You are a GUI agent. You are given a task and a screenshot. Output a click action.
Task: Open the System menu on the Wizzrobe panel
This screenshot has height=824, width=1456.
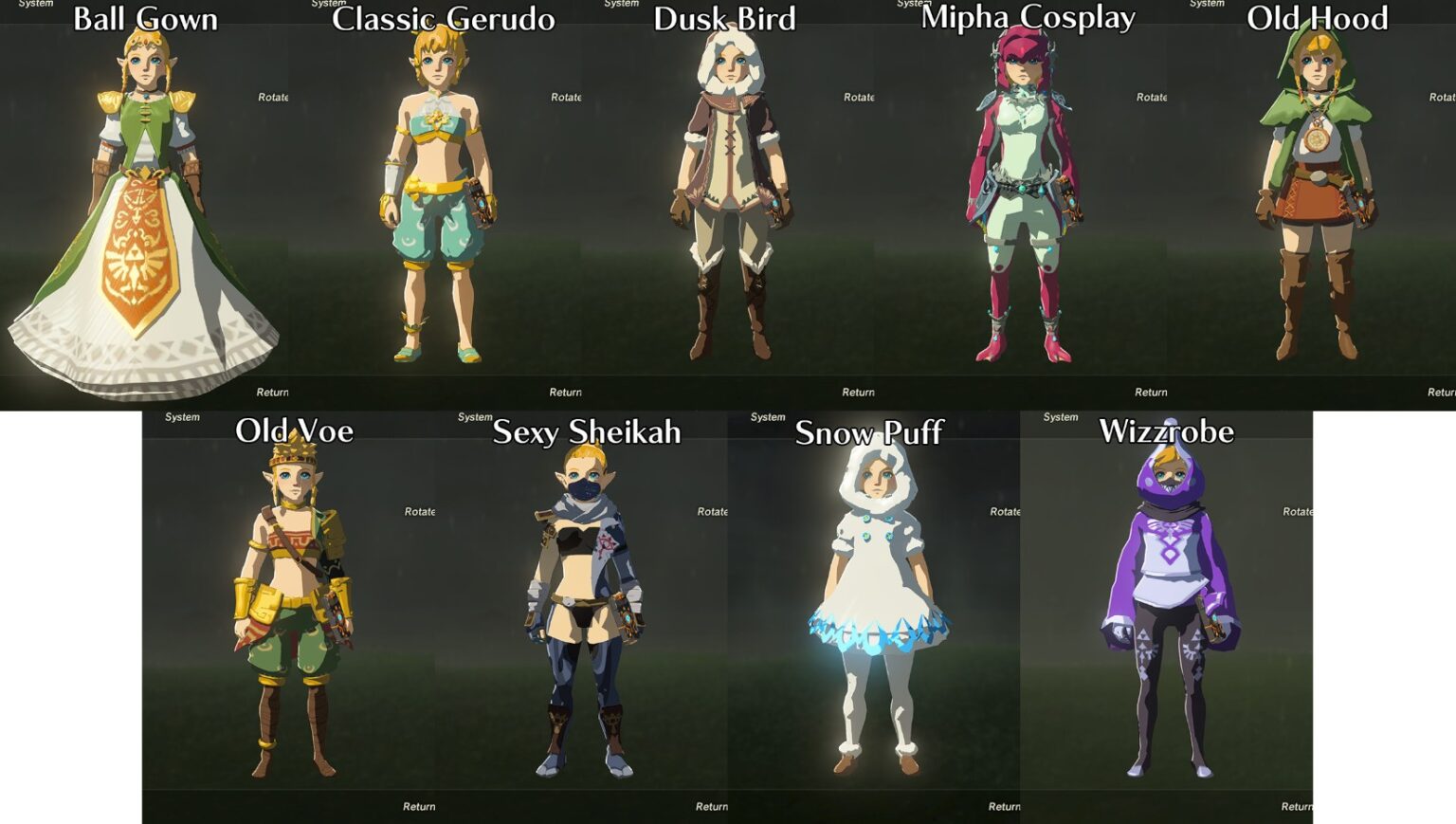pyautogui.click(x=1061, y=416)
